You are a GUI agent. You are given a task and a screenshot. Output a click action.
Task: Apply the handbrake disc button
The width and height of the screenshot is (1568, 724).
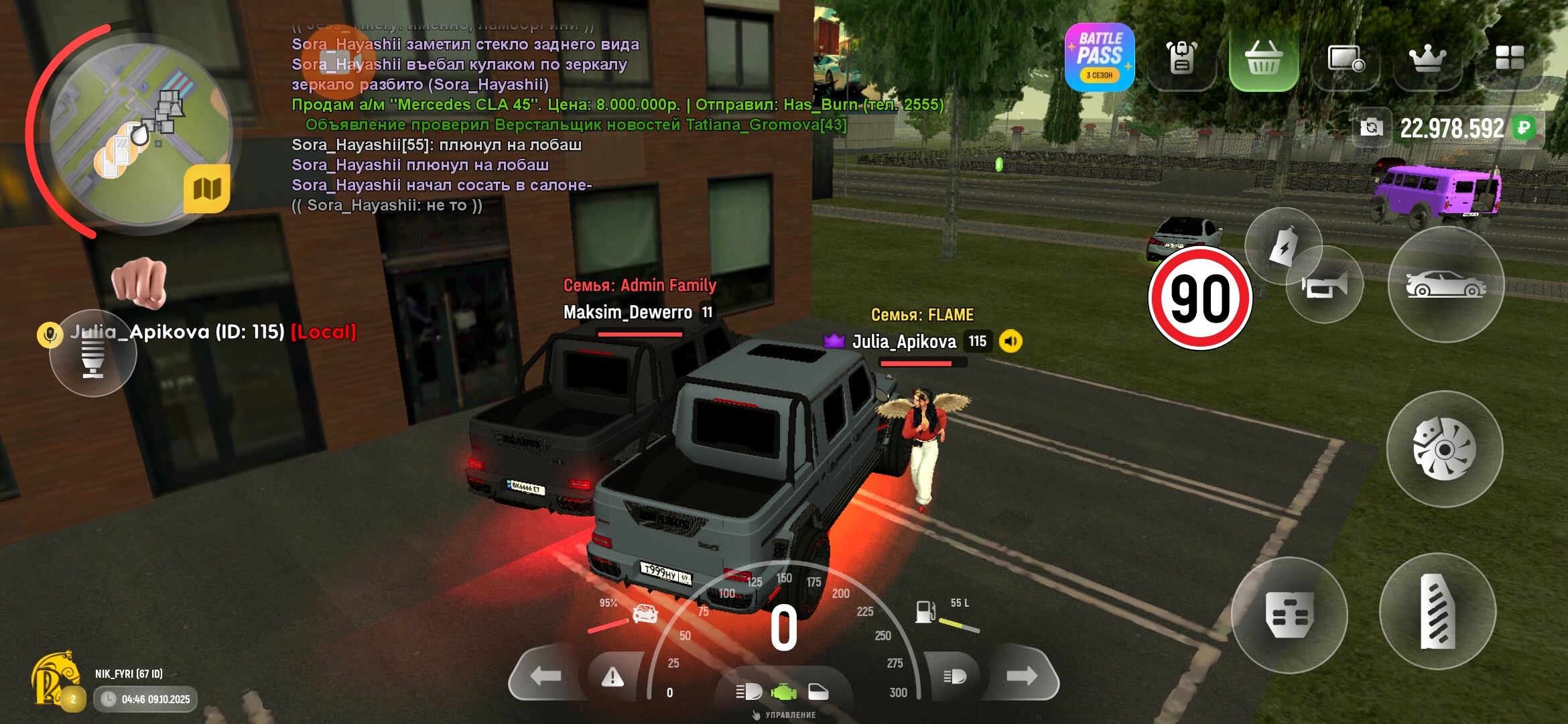(x=1444, y=449)
